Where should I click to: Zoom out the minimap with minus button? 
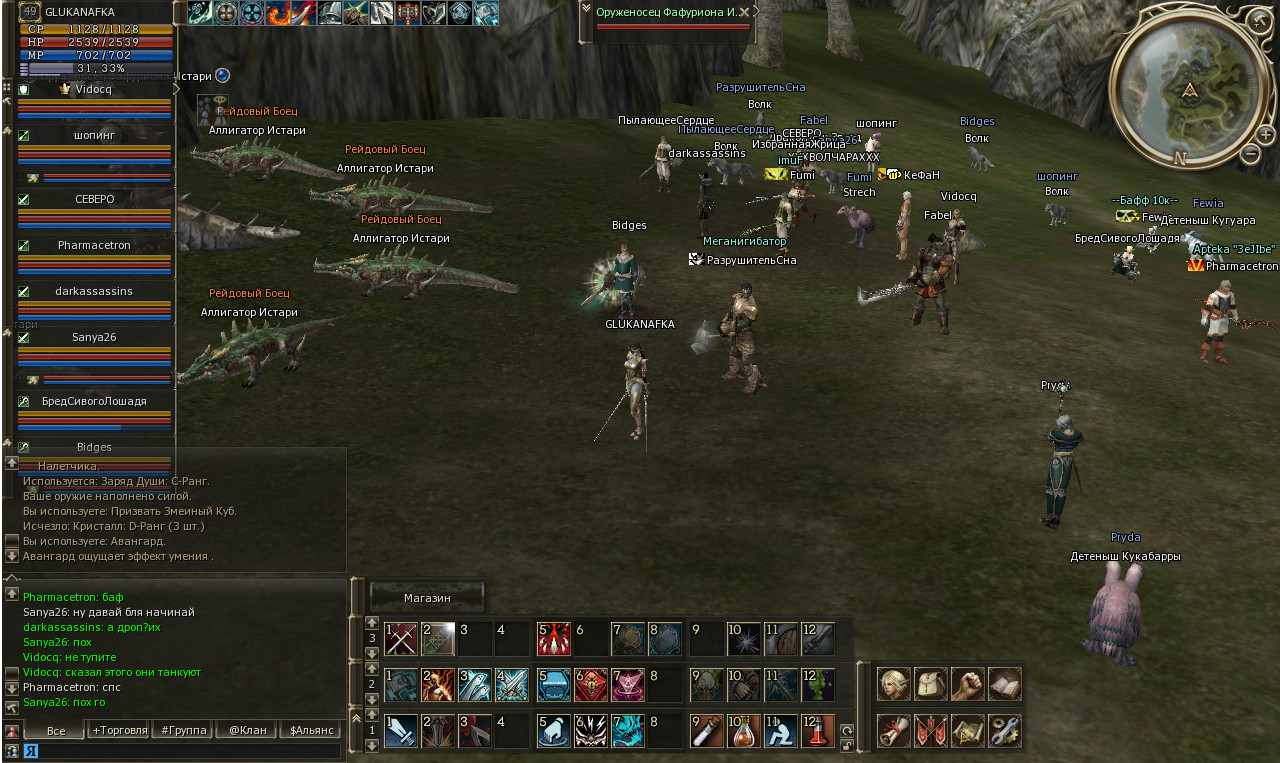coord(1250,154)
